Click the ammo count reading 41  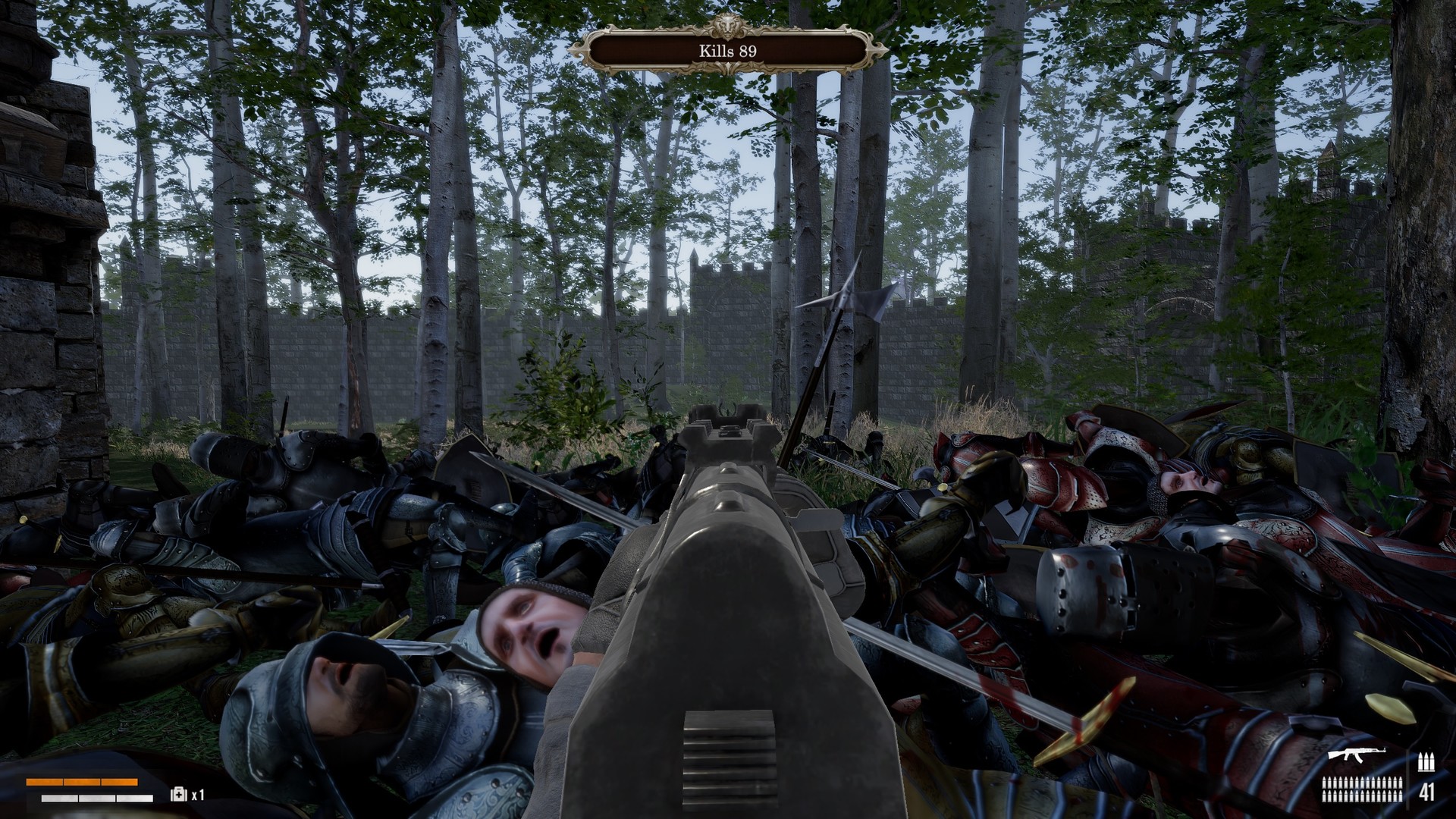coord(1427,792)
